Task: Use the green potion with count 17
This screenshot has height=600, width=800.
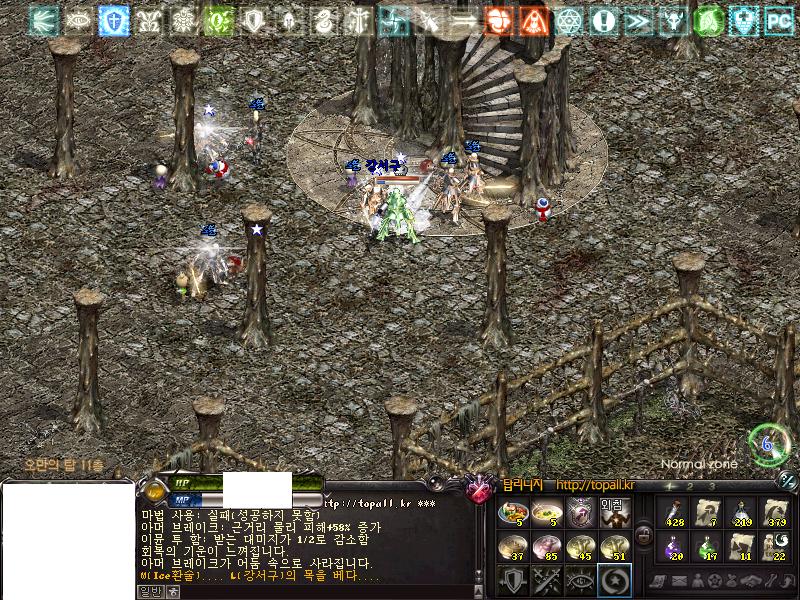Action: [708, 547]
